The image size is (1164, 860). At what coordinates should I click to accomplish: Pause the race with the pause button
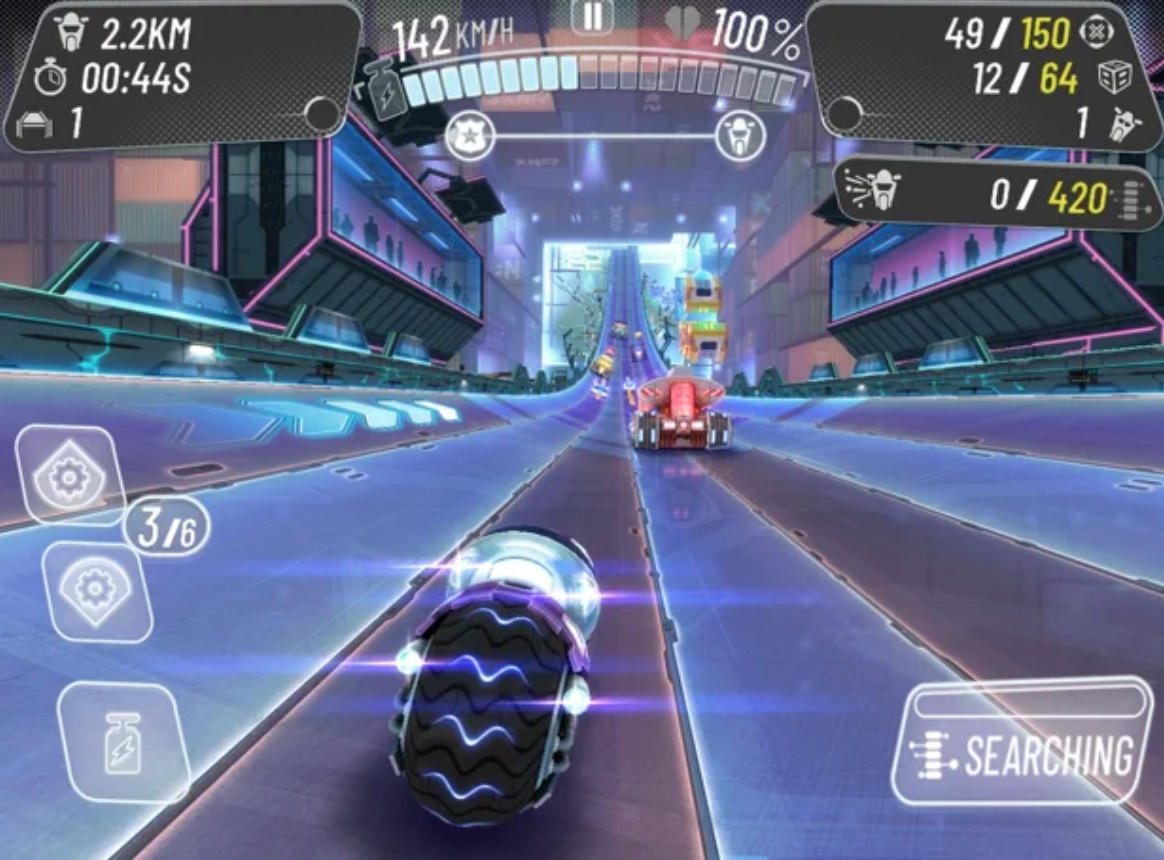[591, 16]
